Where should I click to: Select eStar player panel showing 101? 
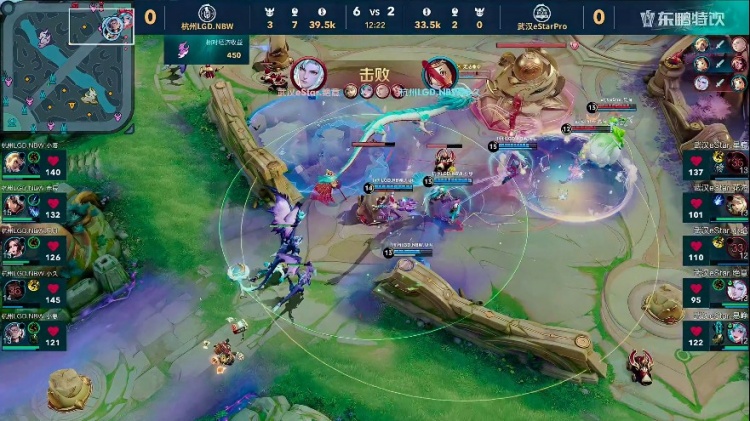coord(716,207)
